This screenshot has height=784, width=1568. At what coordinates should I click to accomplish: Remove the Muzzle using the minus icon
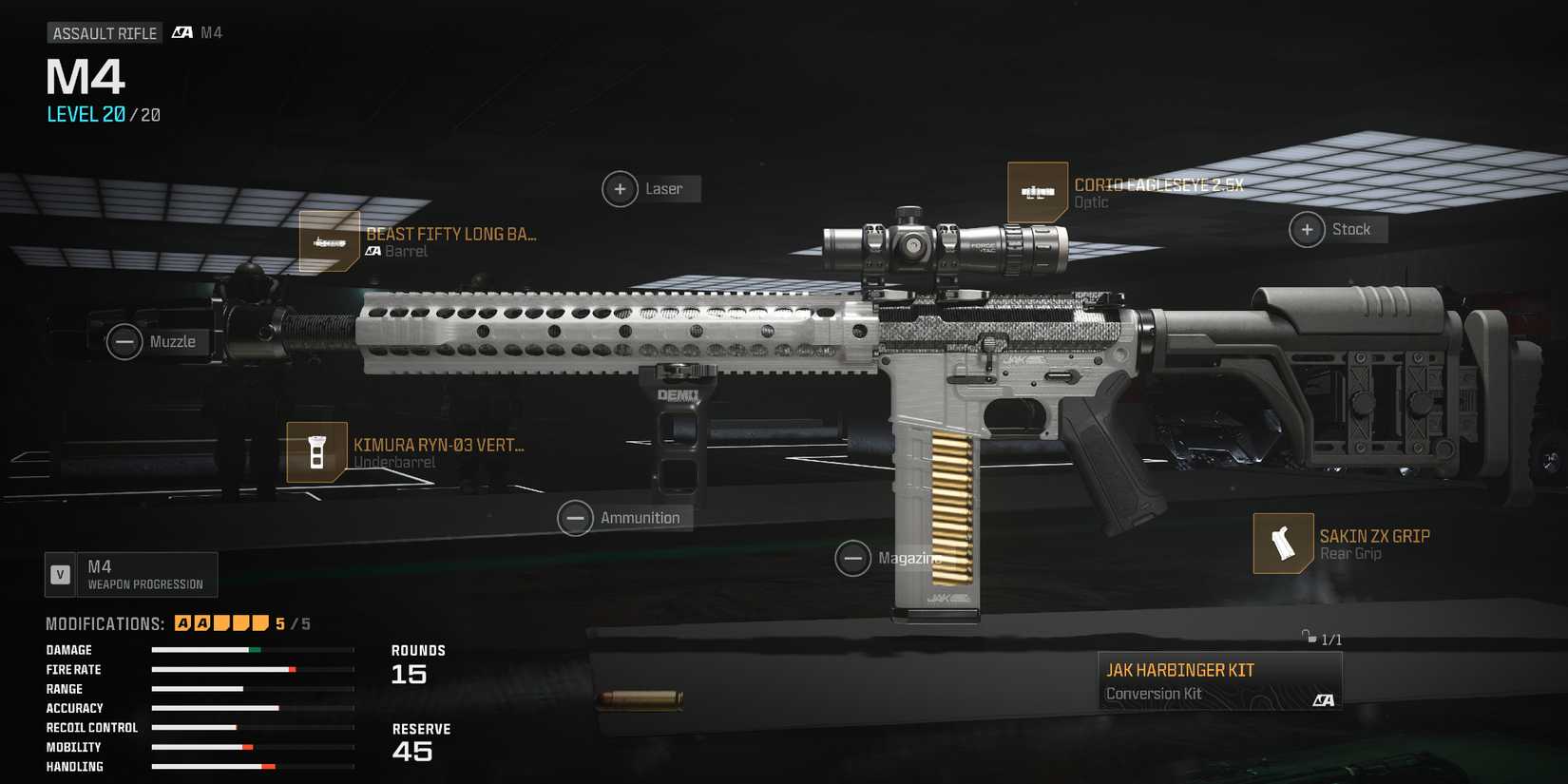124,341
